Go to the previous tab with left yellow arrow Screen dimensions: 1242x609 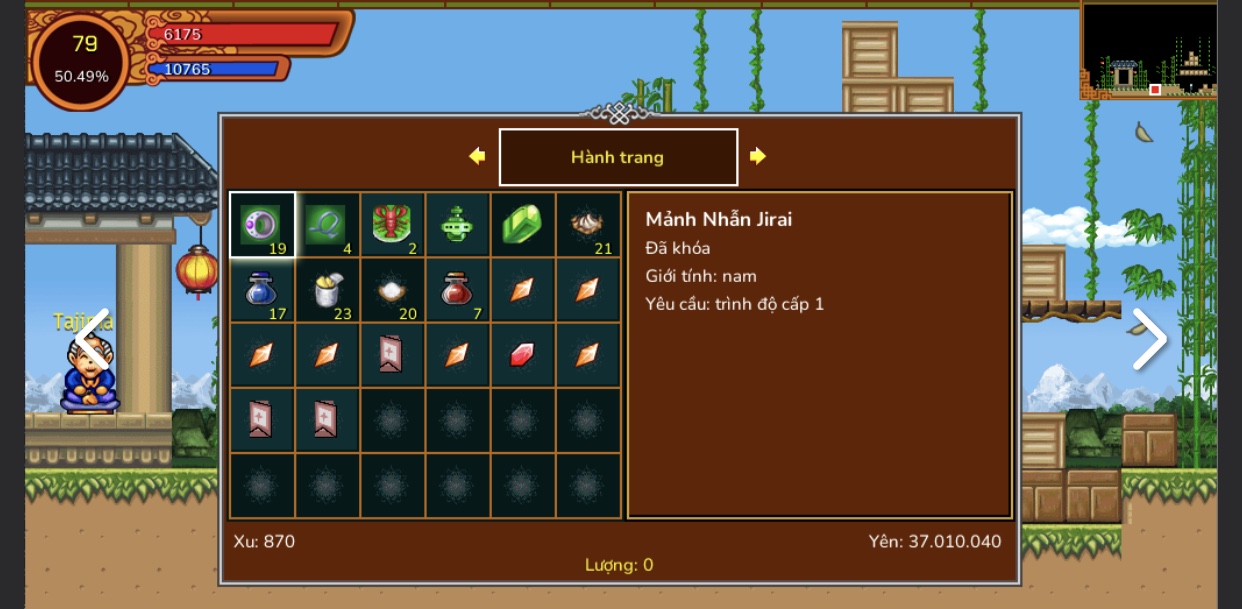tap(477, 156)
